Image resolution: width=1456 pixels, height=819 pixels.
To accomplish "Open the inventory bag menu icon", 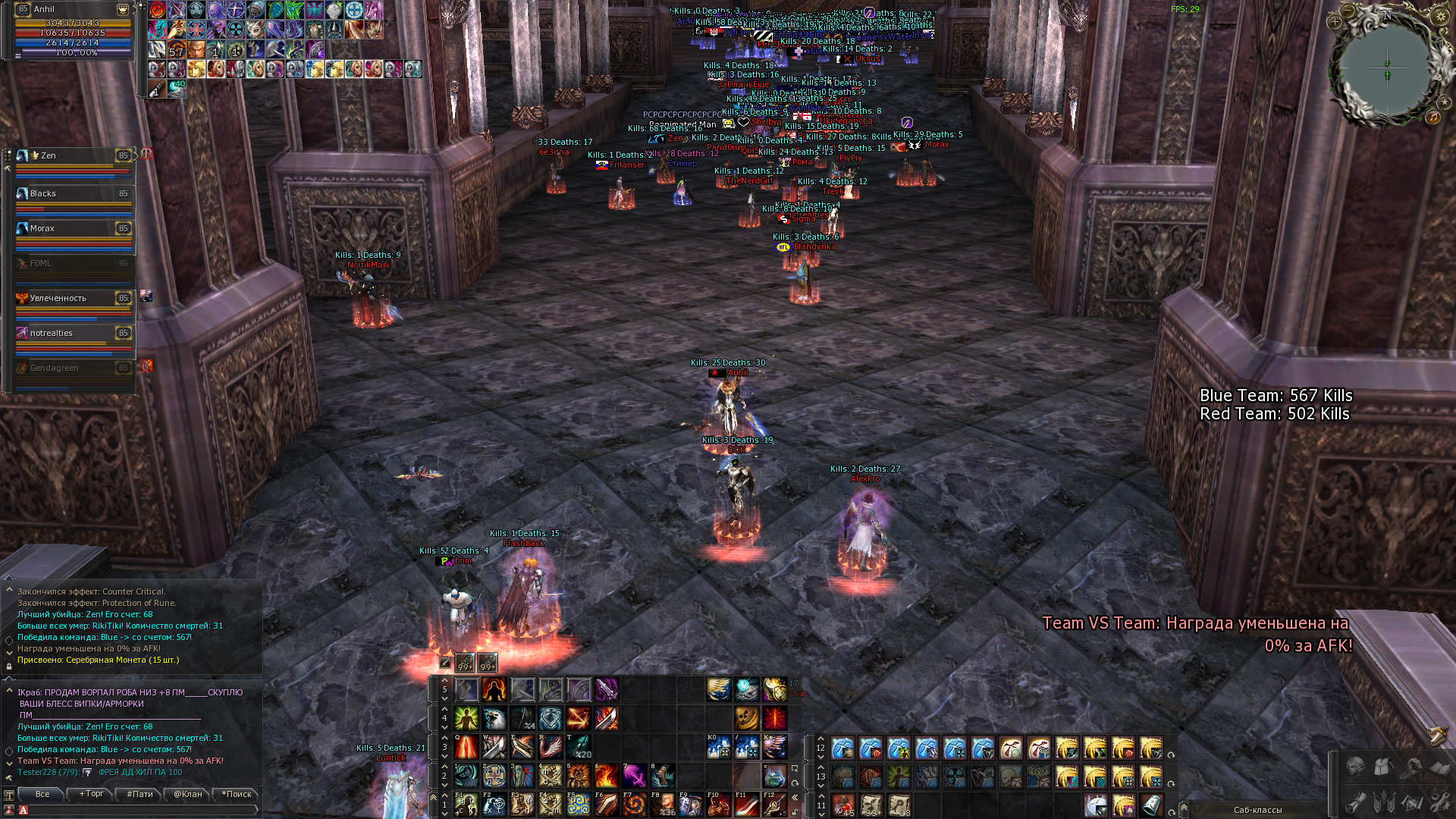I will [x=1383, y=767].
